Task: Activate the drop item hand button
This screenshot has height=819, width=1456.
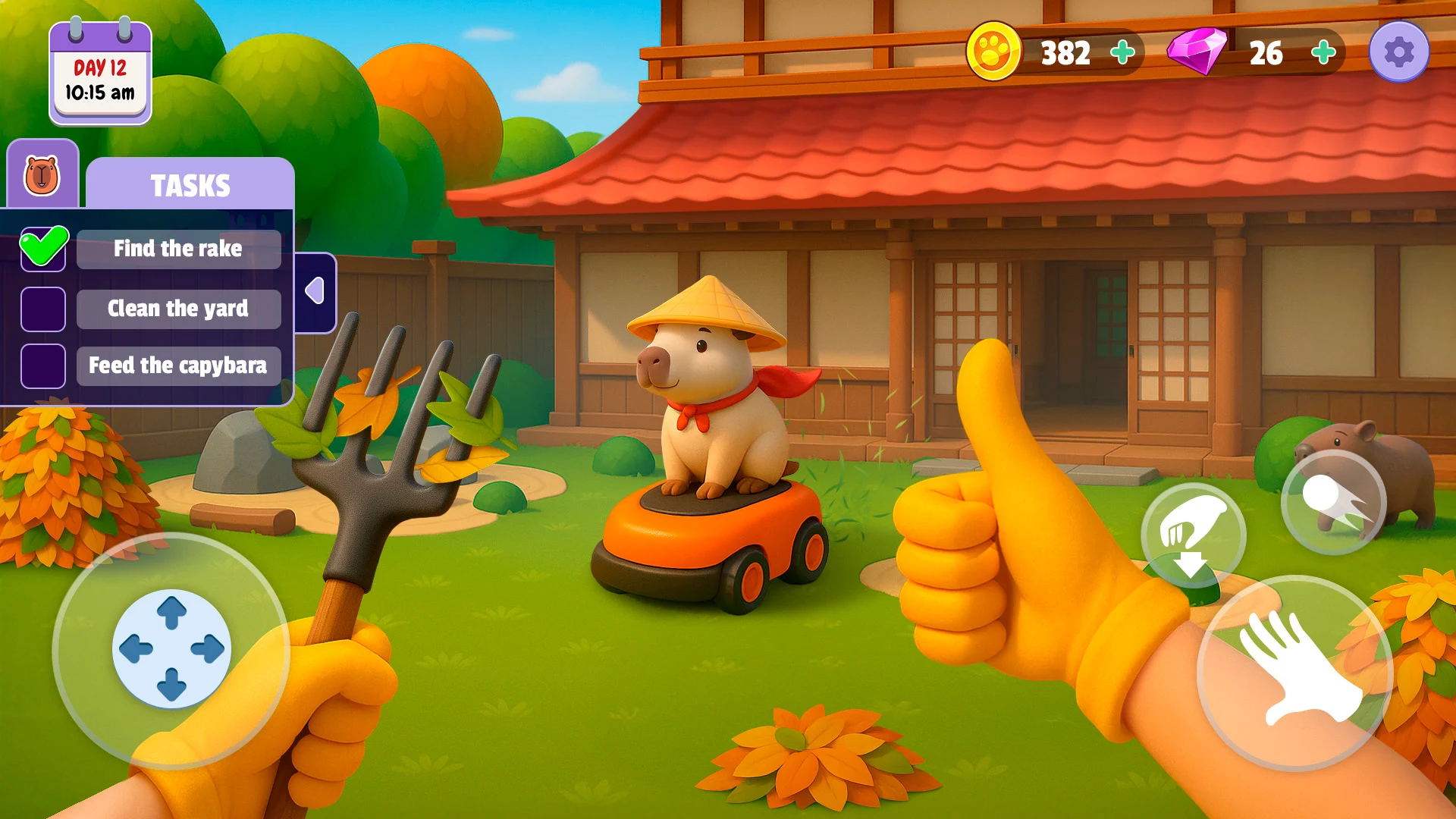Action: coord(1193,535)
